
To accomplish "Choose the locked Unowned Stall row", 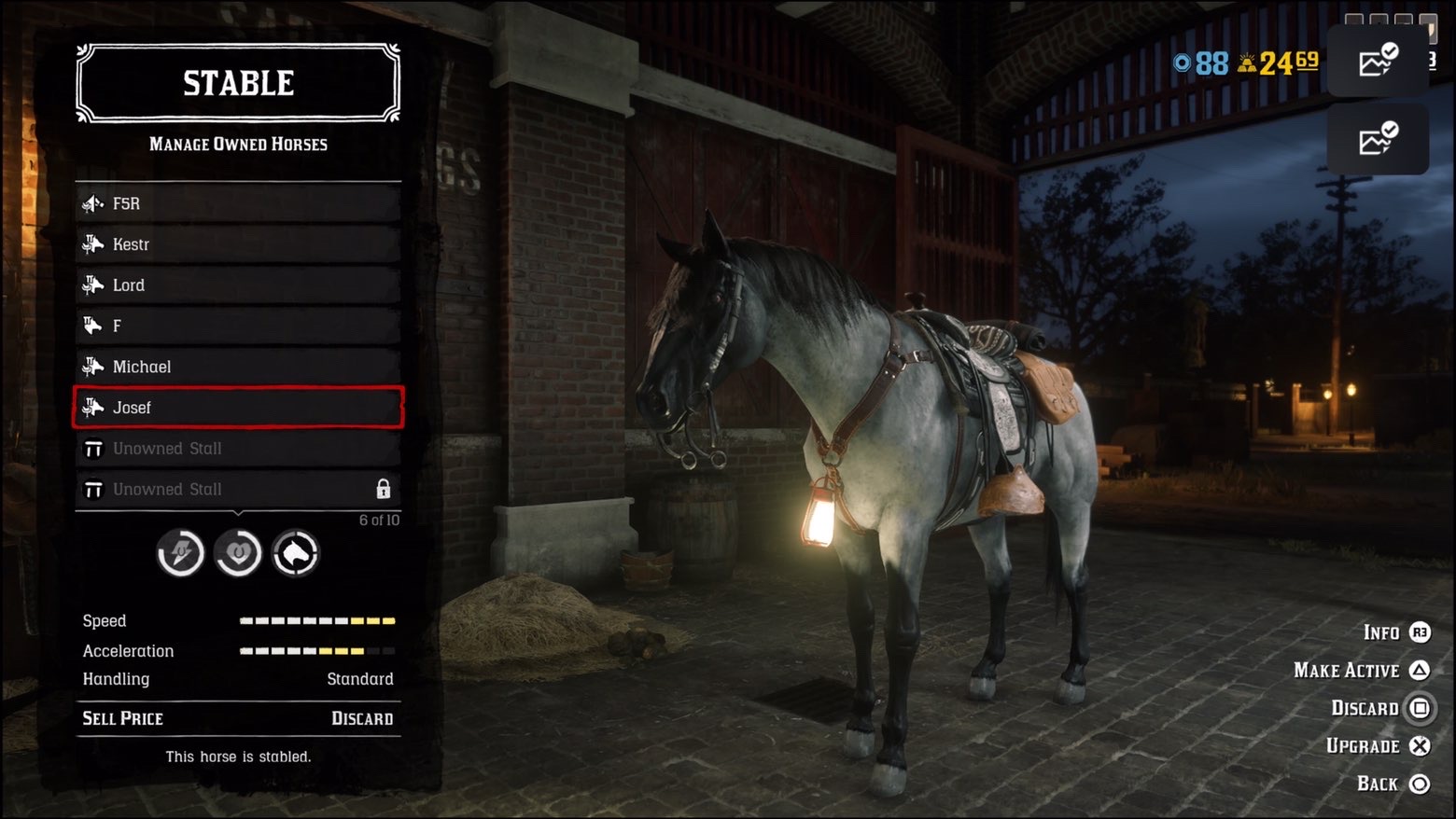I will click(238, 490).
